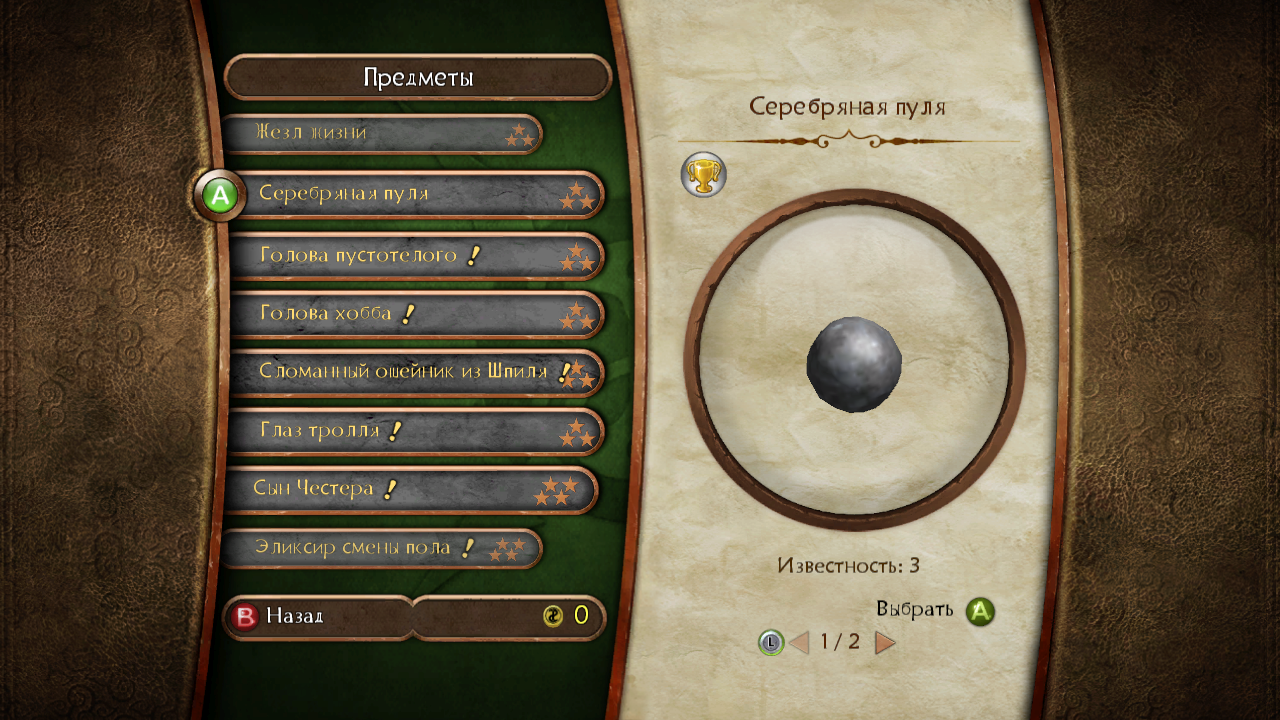Choose the Глаз тролля item
The height and width of the screenshot is (720, 1280).
(415, 431)
